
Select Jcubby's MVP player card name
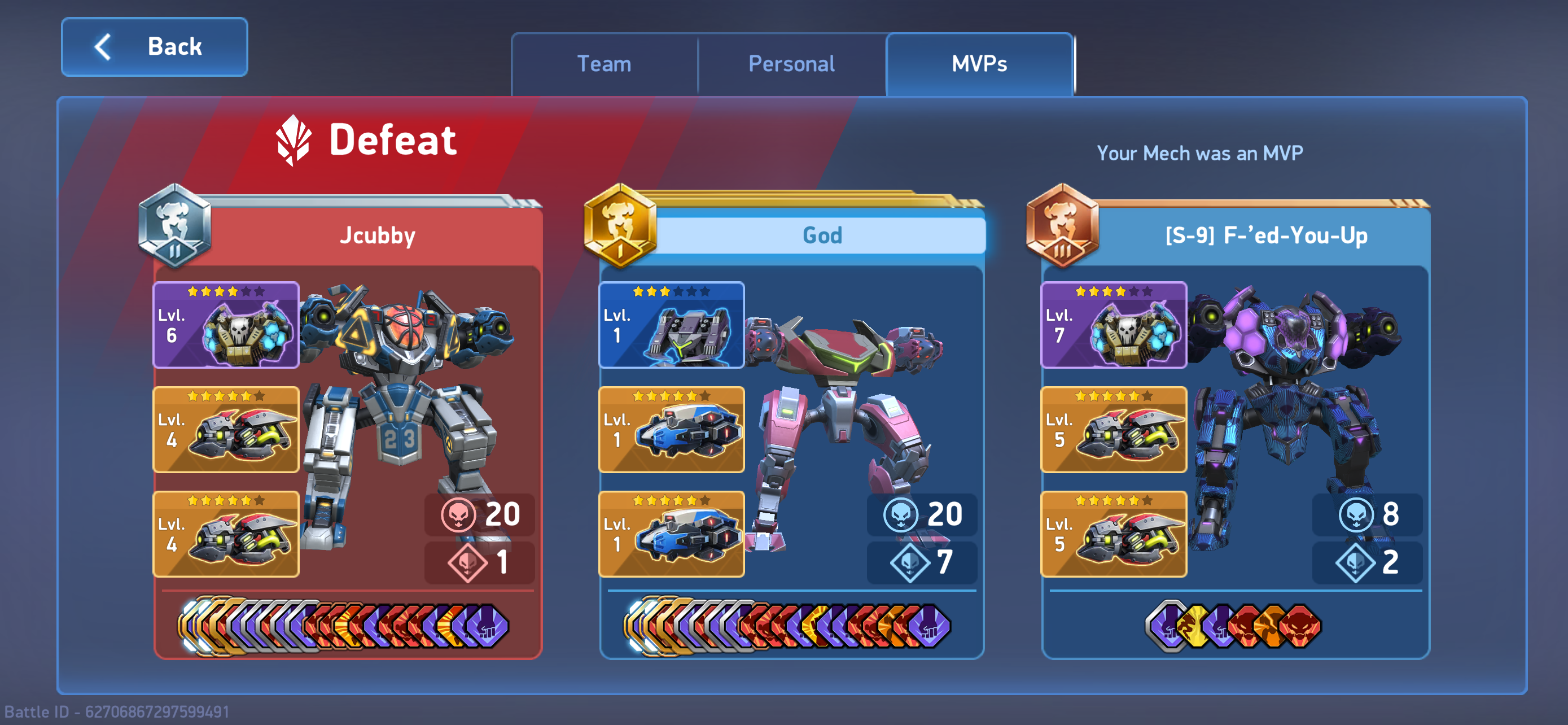[x=378, y=235]
